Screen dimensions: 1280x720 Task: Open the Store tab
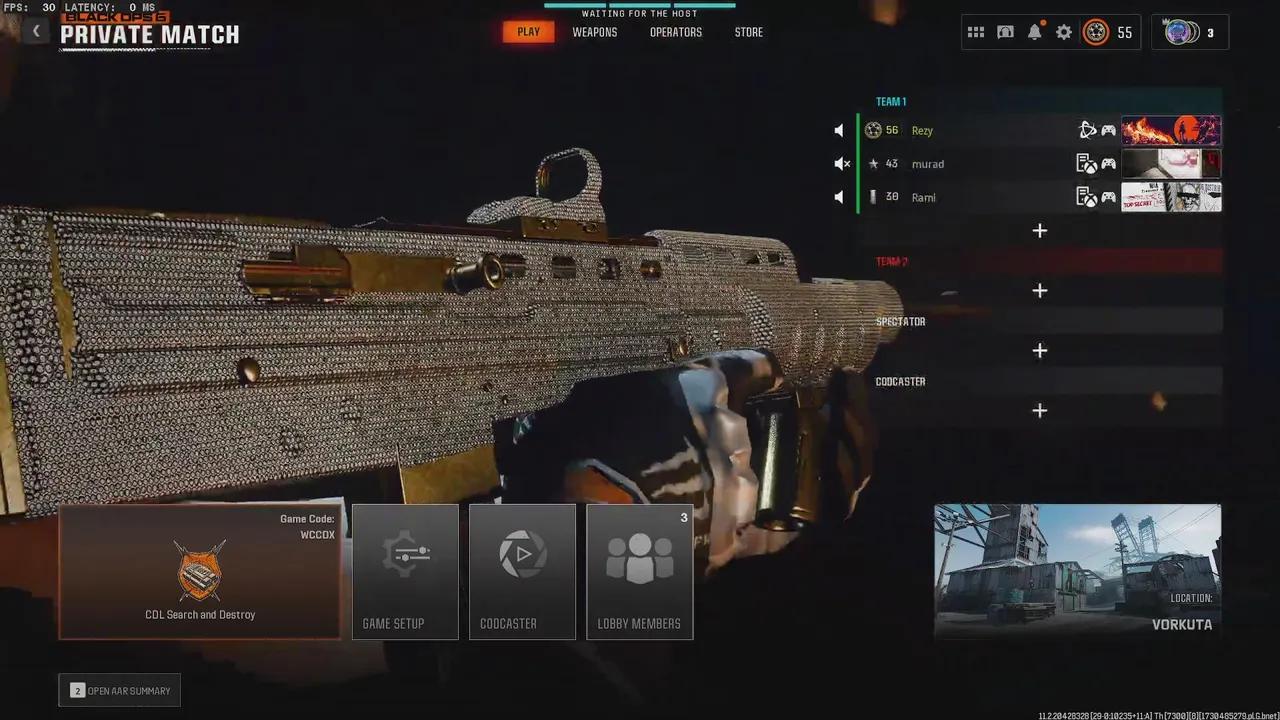tap(749, 31)
